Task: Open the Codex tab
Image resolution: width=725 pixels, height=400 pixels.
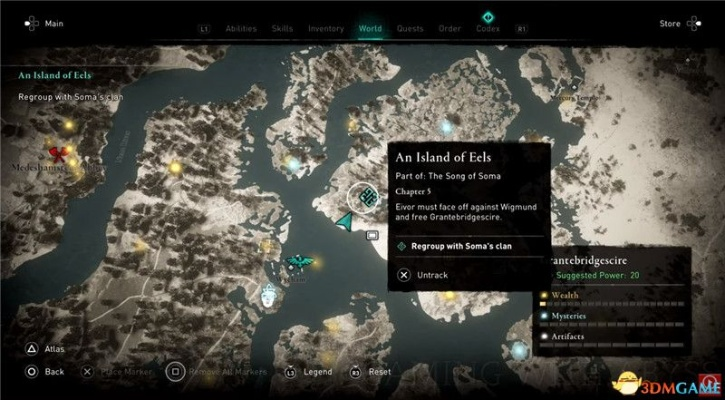Action: click(489, 28)
